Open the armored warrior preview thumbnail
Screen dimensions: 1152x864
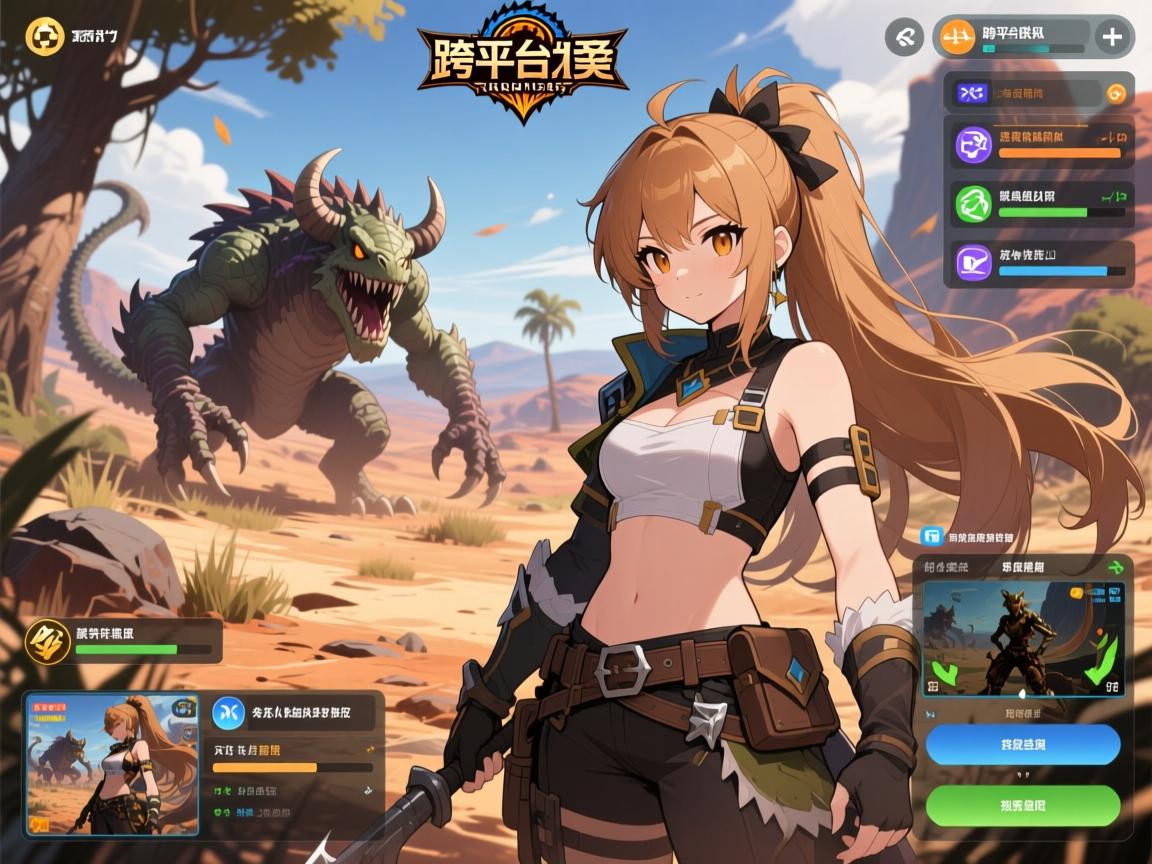(1022, 638)
